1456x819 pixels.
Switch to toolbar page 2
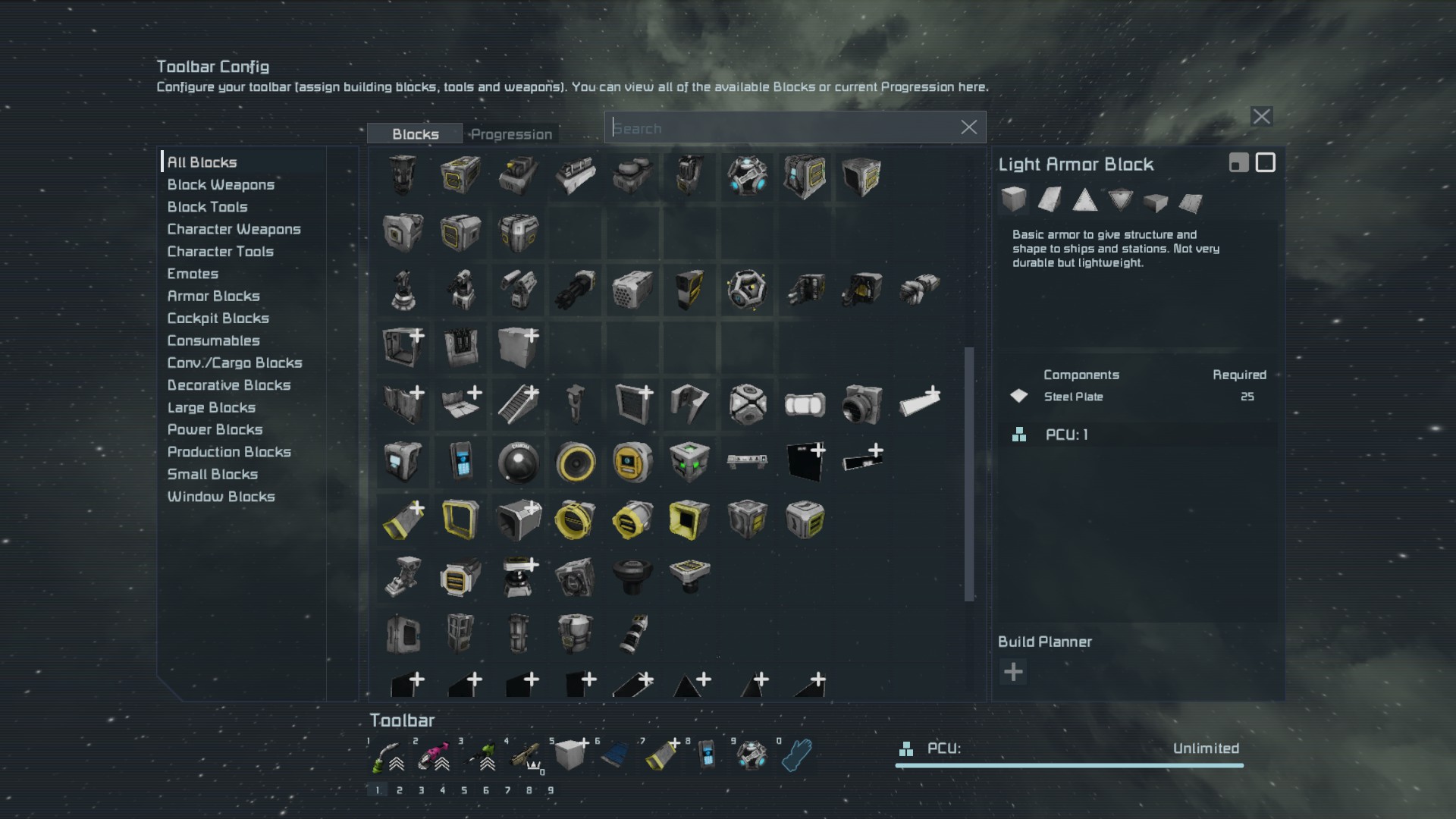[x=399, y=790]
